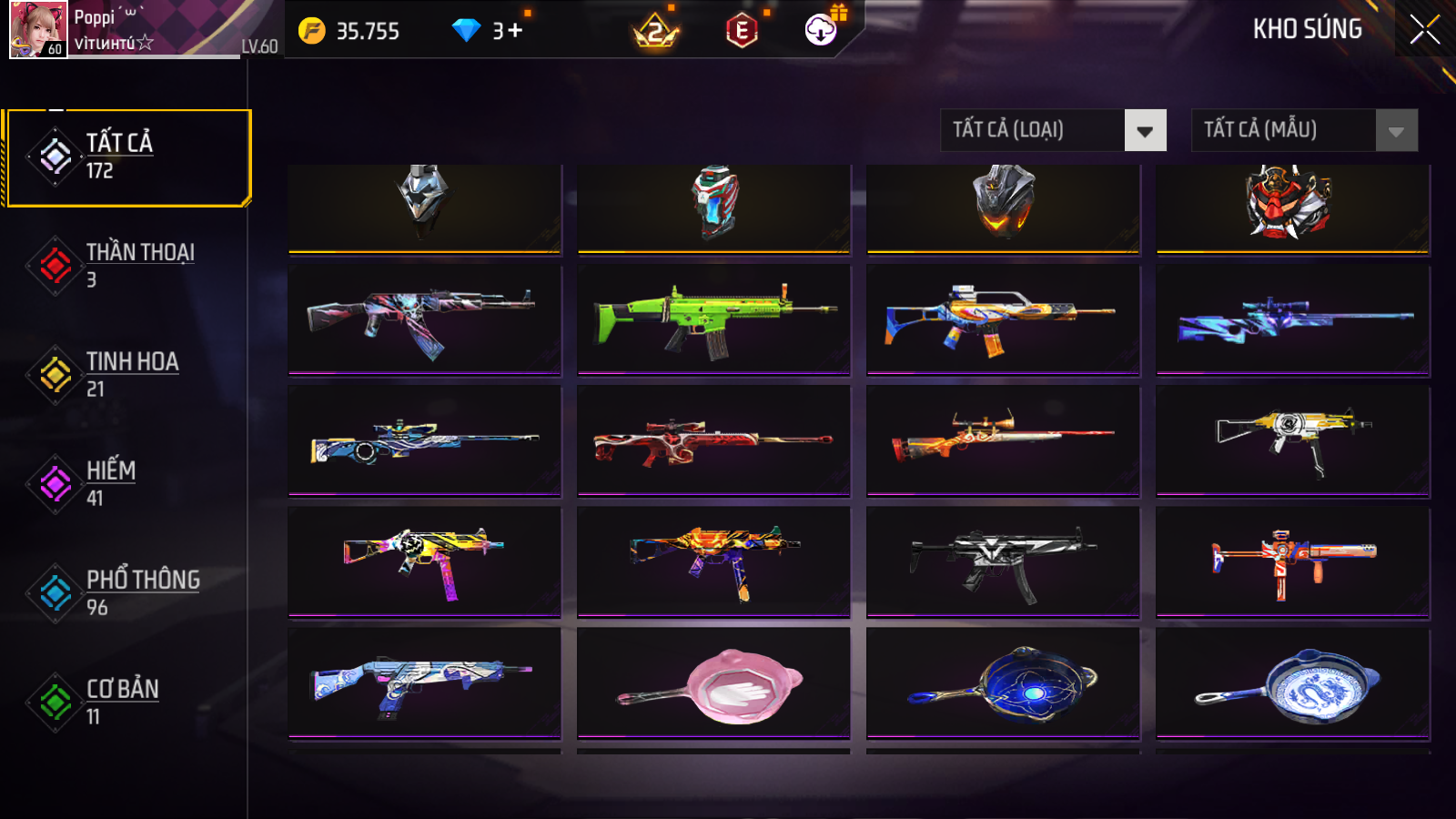The height and width of the screenshot is (819, 1456).
Task: Open the Tất Cả (Loại) dropdown
Action: pos(1053,130)
